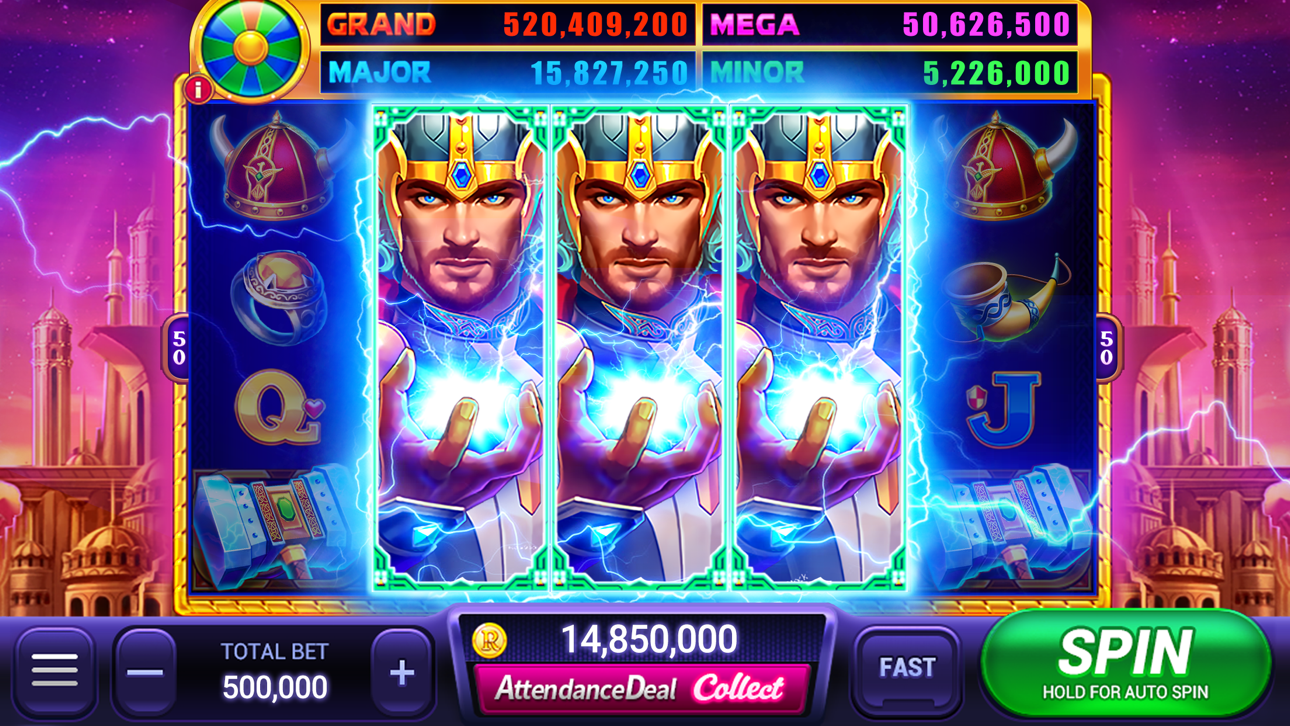The height and width of the screenshot is (726, 1290).
Task: Click the gold coin icon beside the balance
Action: pyautogui.click(x=490, y=640)
